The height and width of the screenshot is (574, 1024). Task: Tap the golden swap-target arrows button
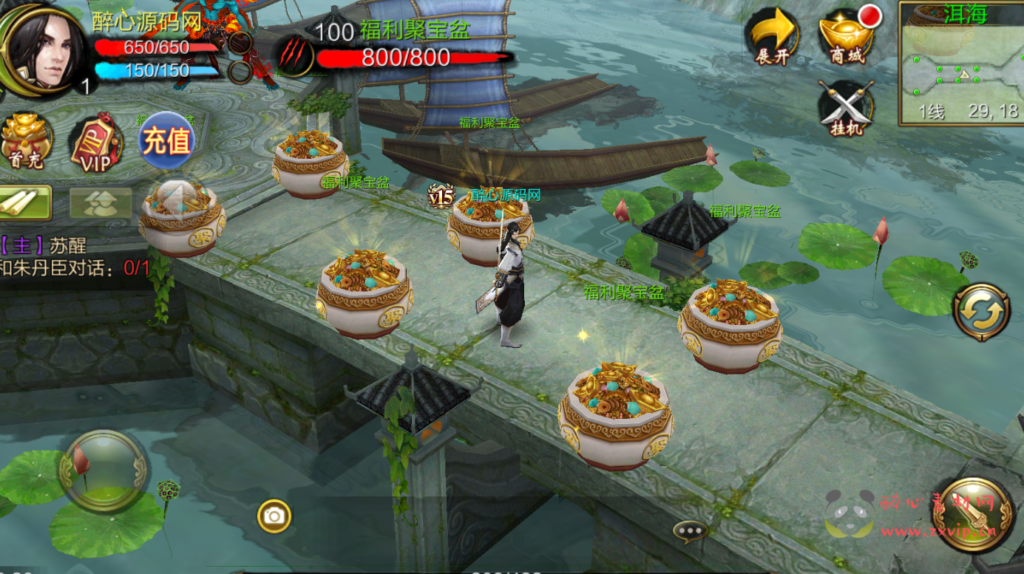[x=980, y=313]
